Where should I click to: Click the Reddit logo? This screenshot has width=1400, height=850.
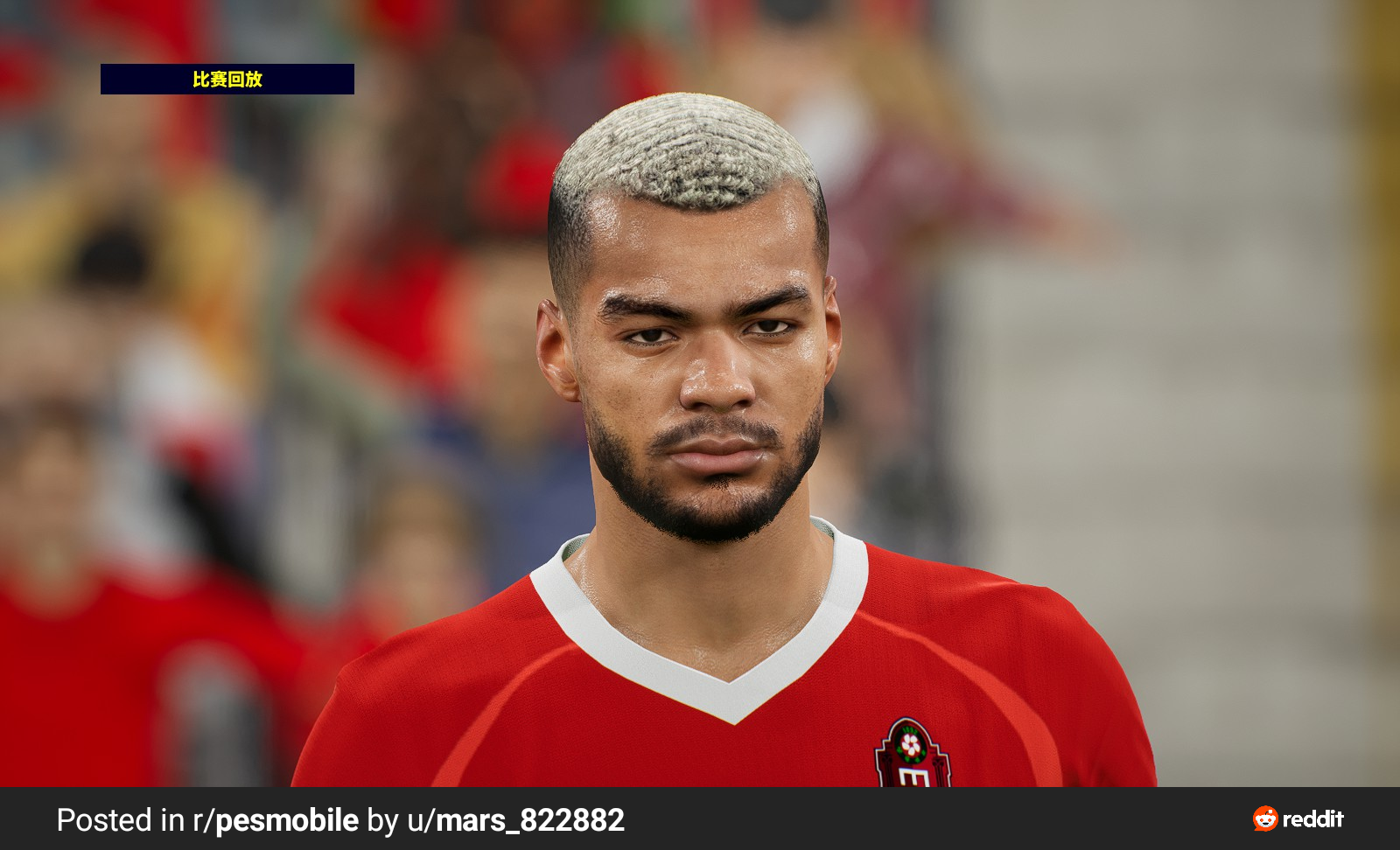(1298, 819)
